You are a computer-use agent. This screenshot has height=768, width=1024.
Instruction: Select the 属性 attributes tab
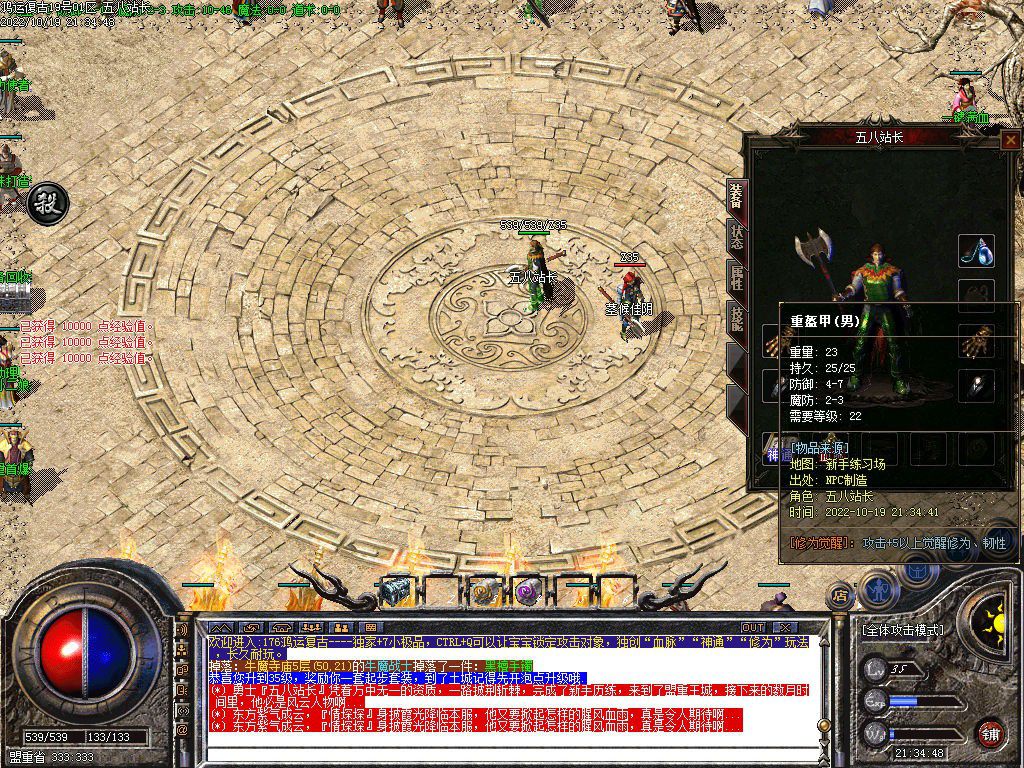pyautogui.click(x=736, y=279)
